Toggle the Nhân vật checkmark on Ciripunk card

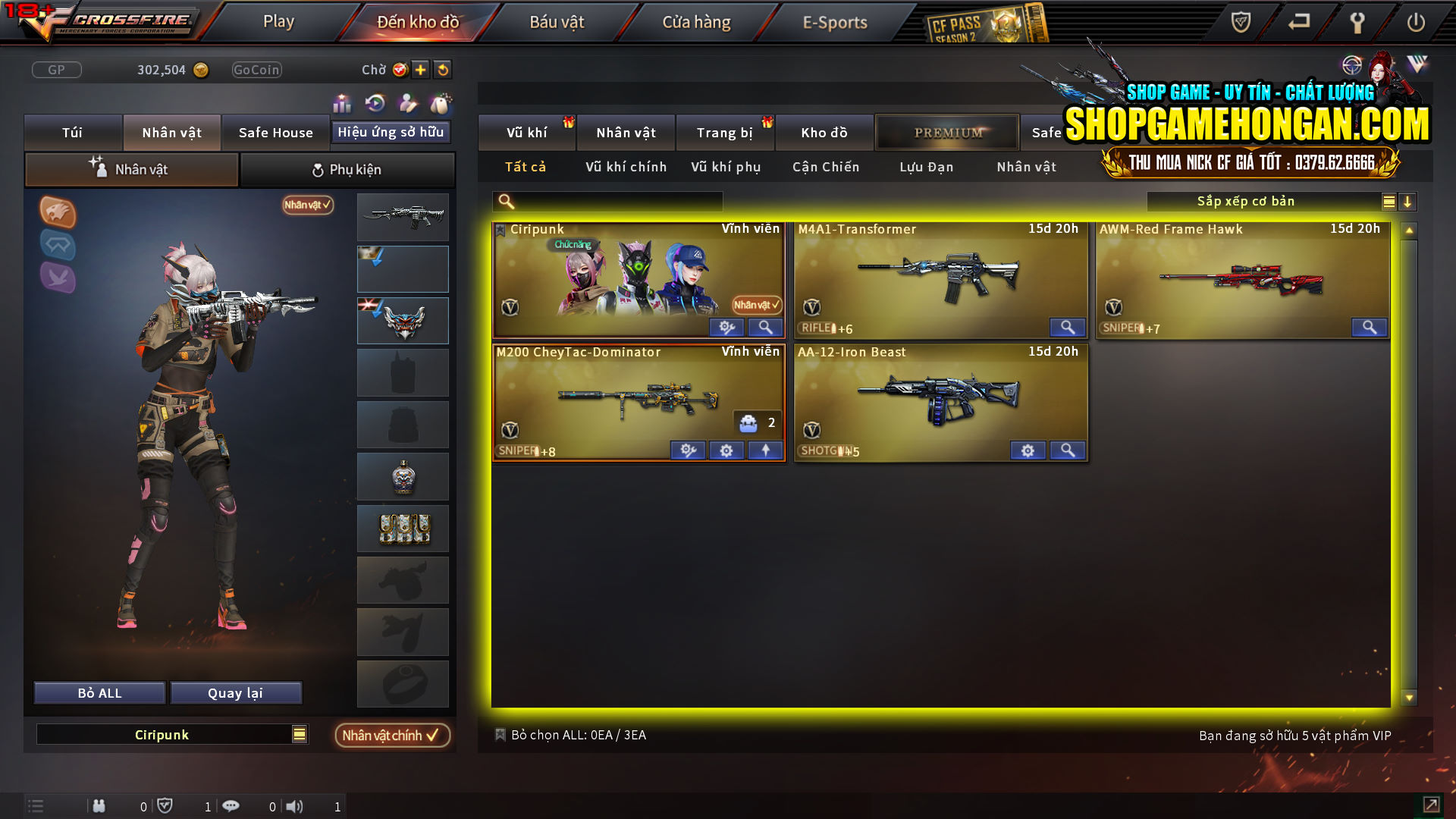coord(755,306)
